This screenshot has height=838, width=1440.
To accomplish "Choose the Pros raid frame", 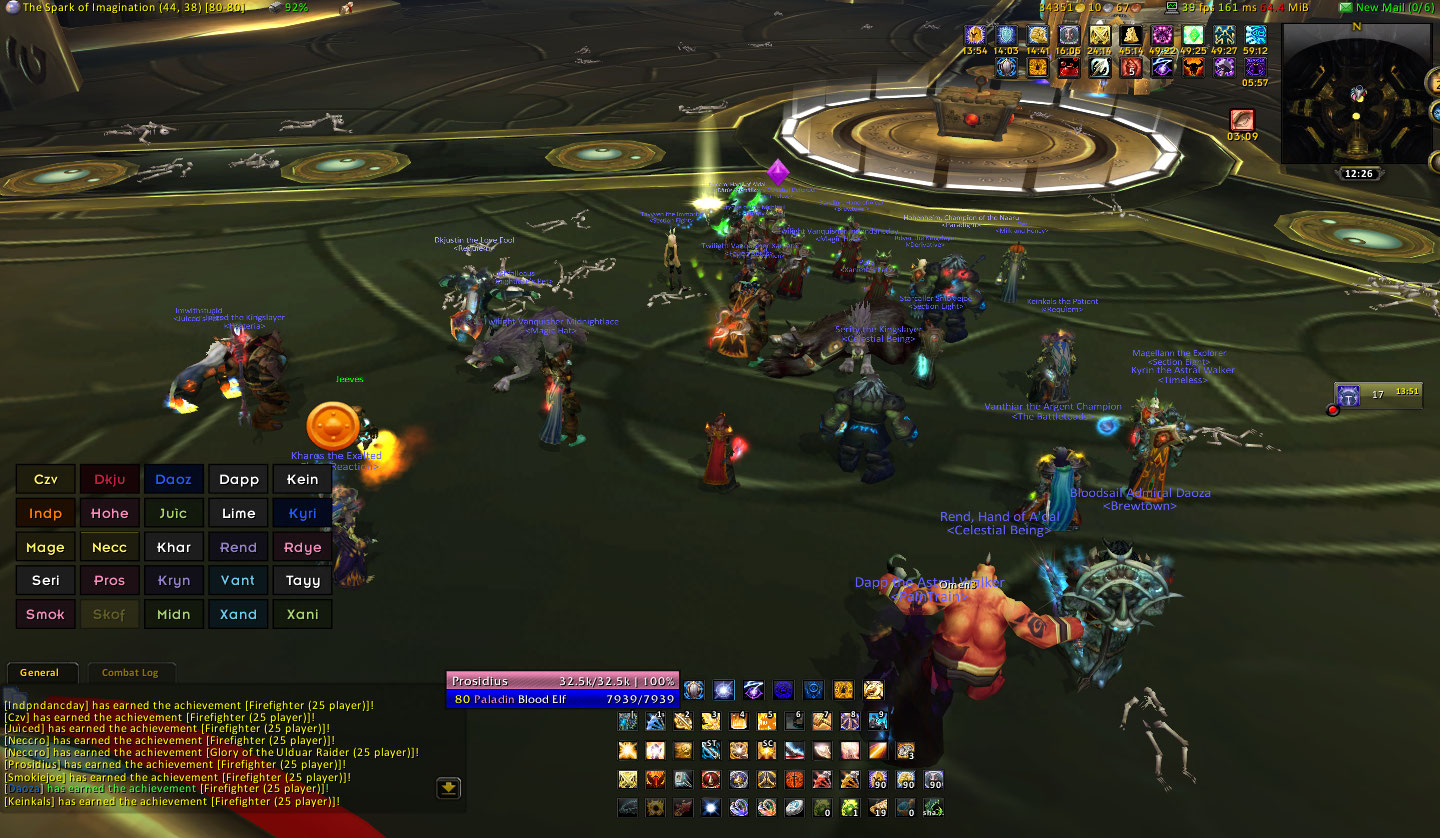I will point(110,581).
